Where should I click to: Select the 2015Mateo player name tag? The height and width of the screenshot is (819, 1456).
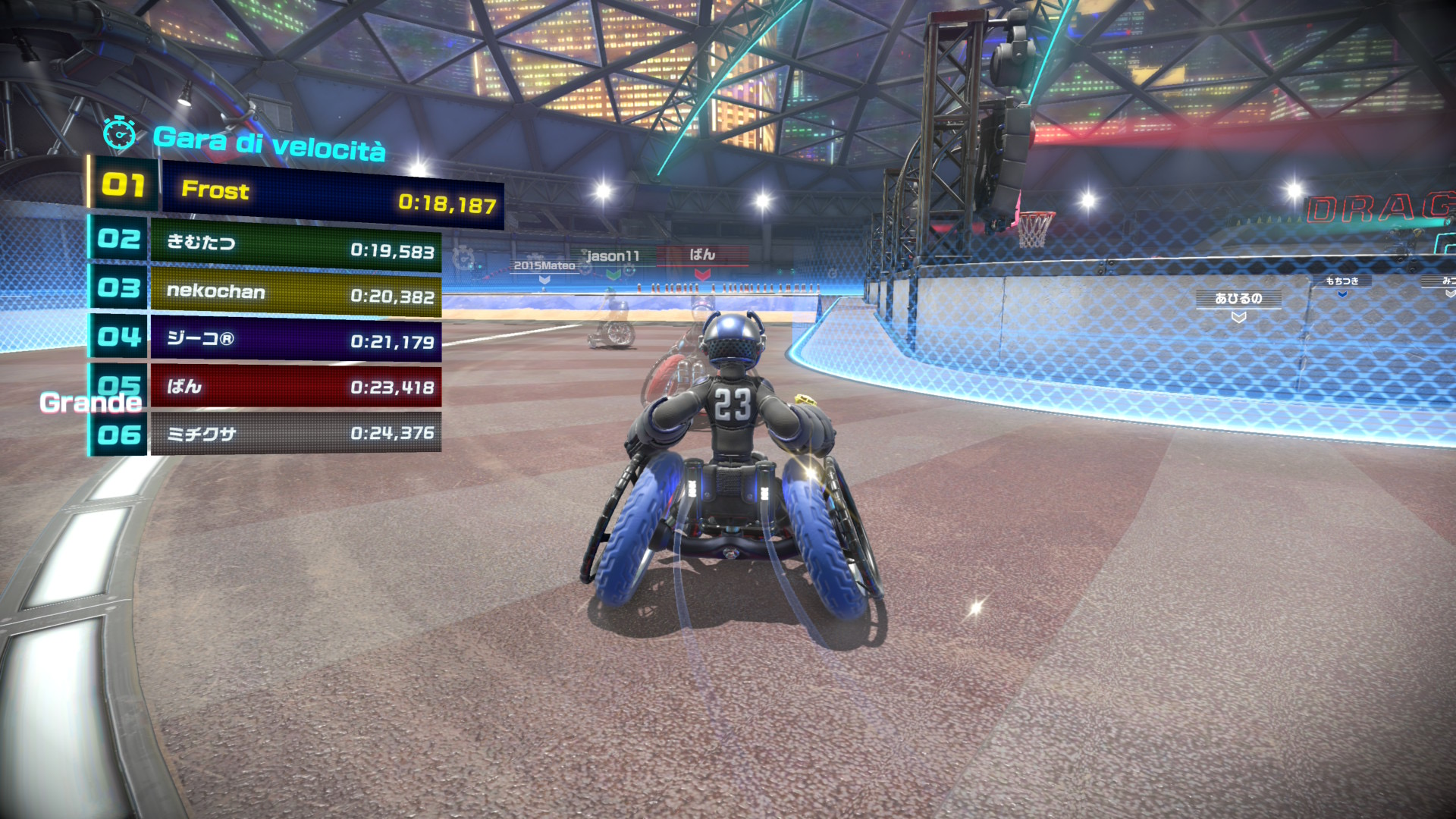(x=544, y=265)
